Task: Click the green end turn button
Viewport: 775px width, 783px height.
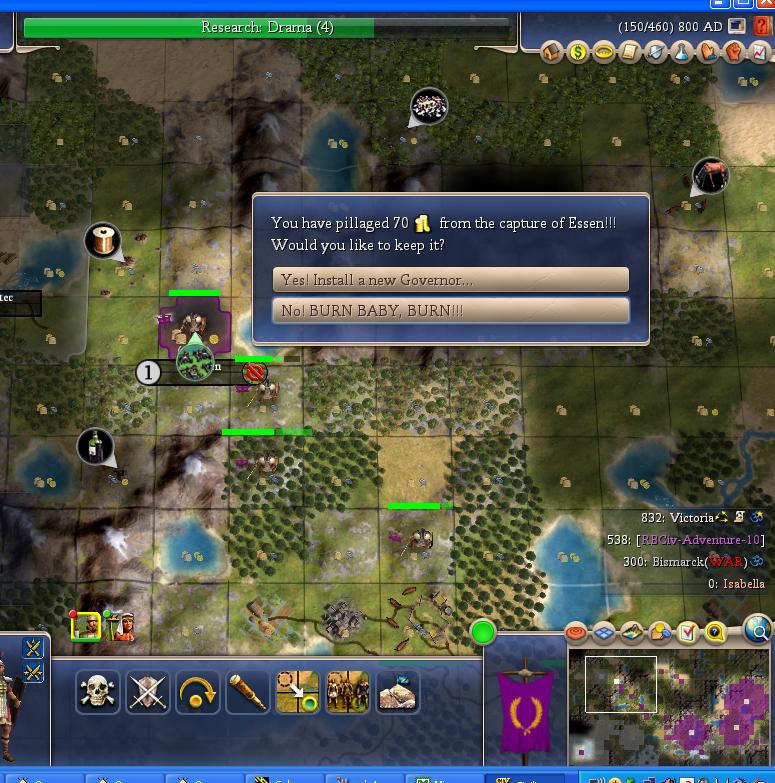Action: click(483, 632)
